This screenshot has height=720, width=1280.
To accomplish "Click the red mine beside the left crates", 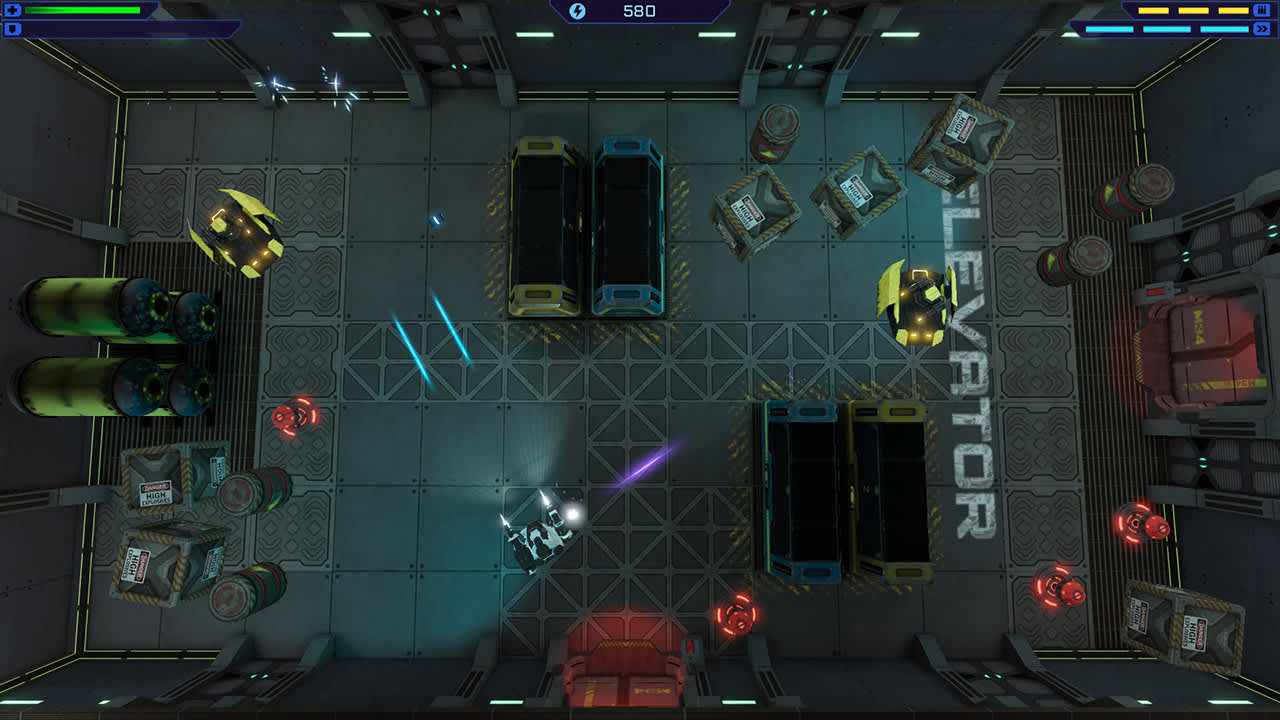I will [293, 416].
